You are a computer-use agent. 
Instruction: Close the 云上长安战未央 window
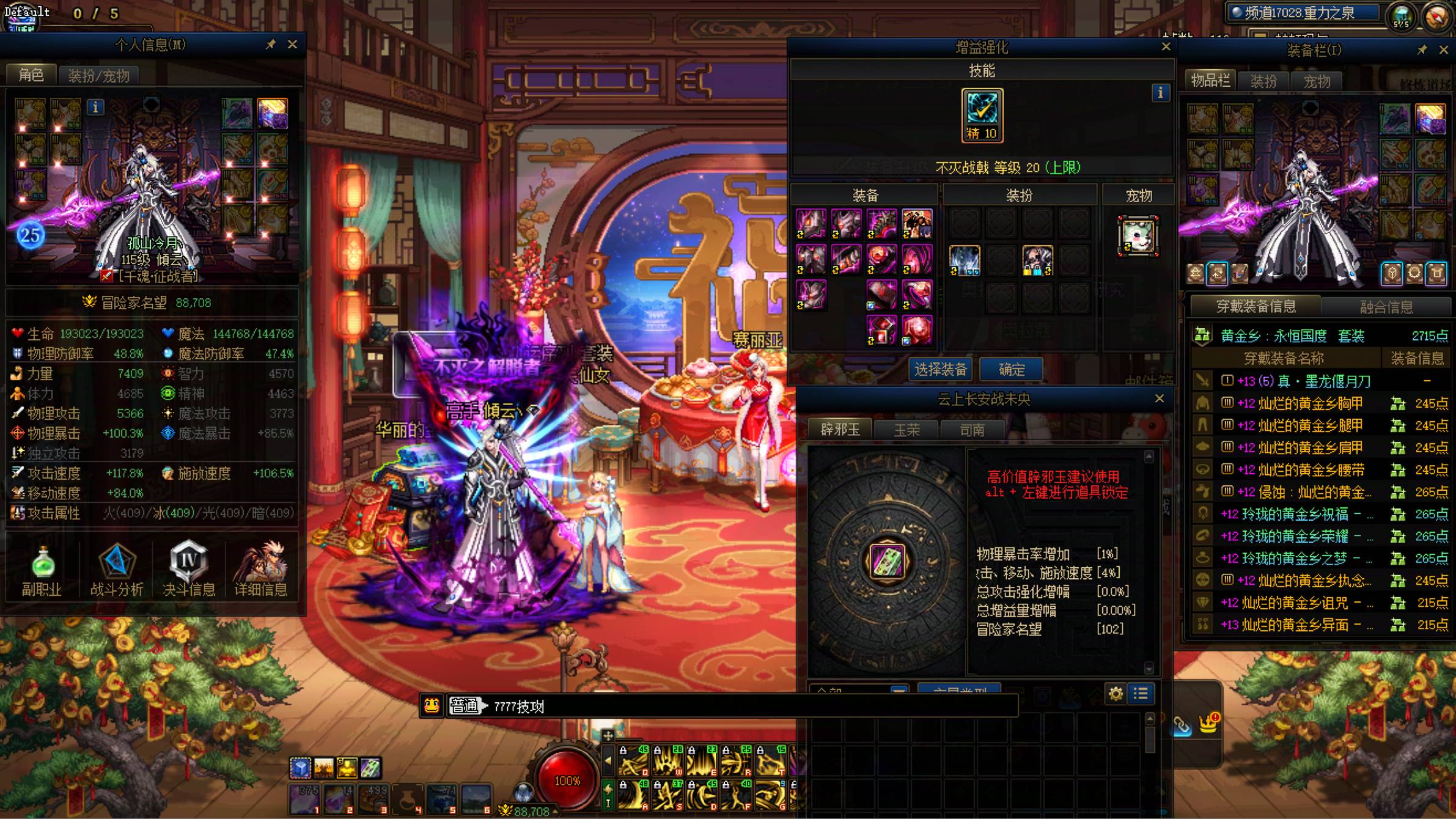tap(1159, 398)
